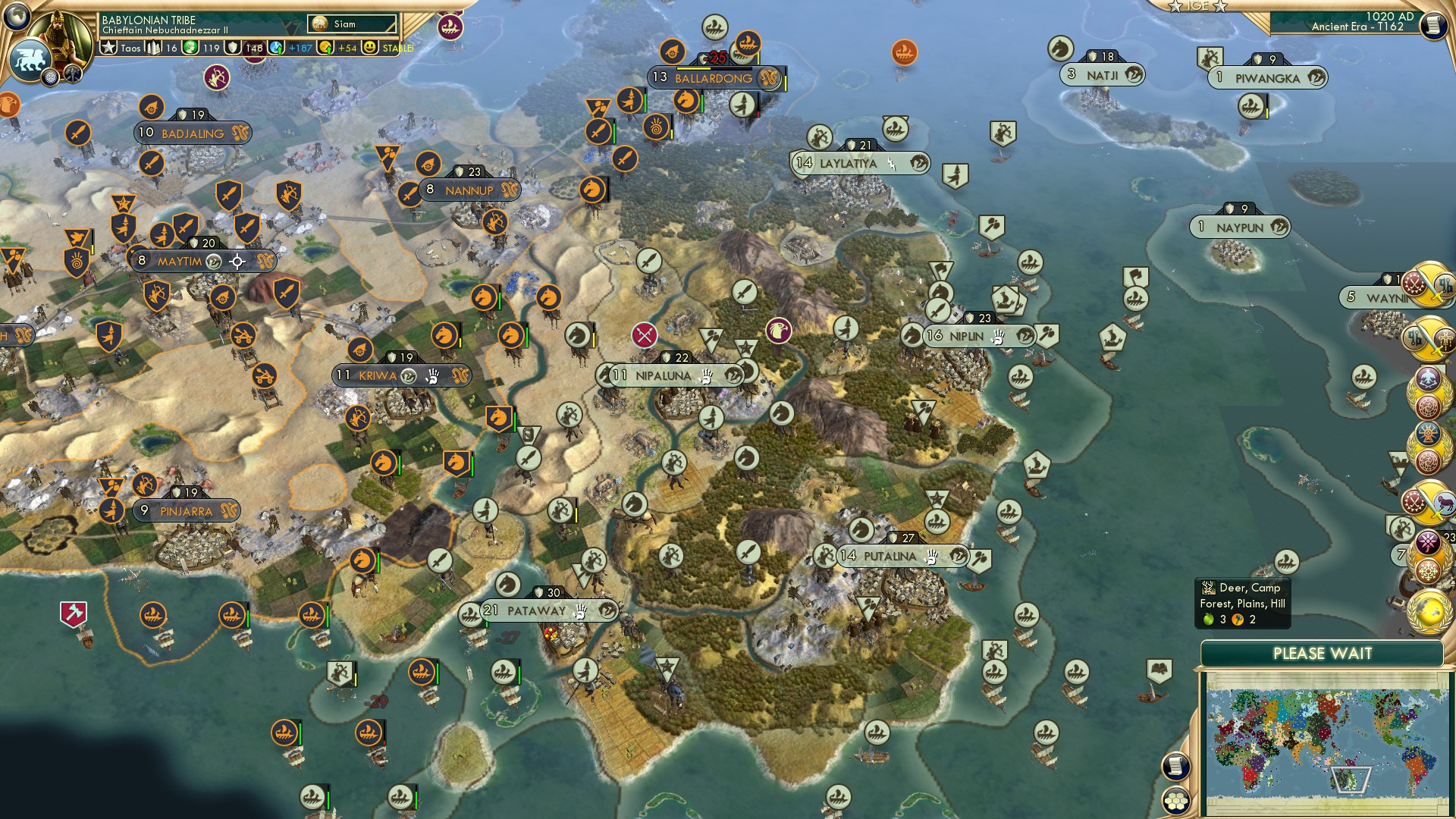Click the Nebuchadnezzar II leader portrait

59,34
